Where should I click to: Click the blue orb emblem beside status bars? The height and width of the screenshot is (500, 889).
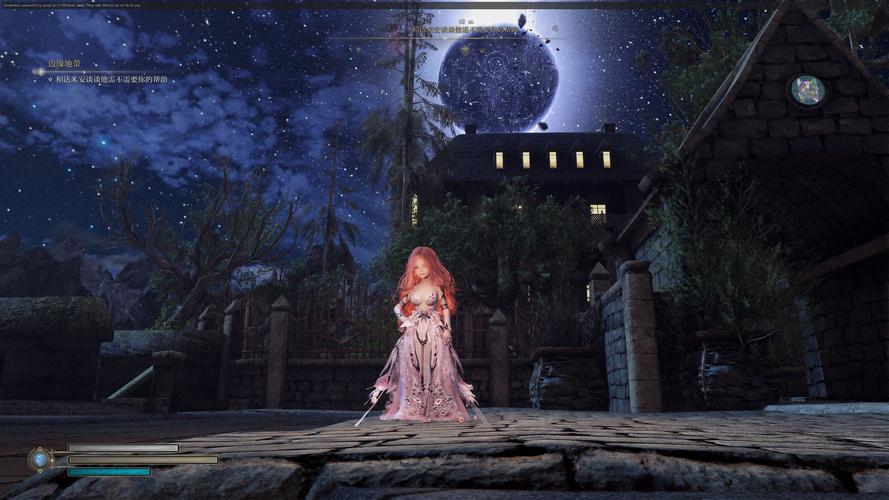(40, 459)
